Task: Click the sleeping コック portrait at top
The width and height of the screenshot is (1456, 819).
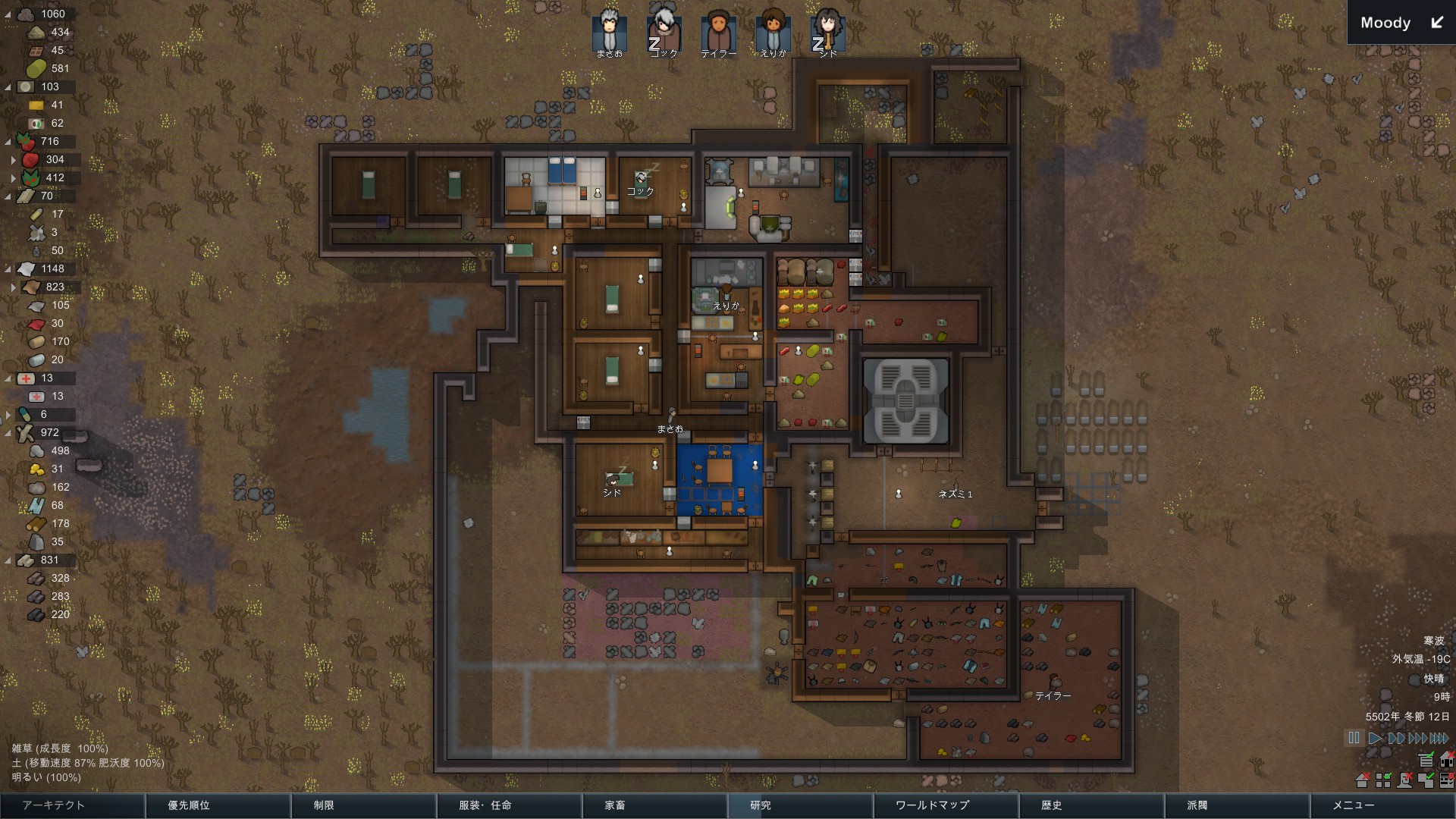Action: pos(664,30)
